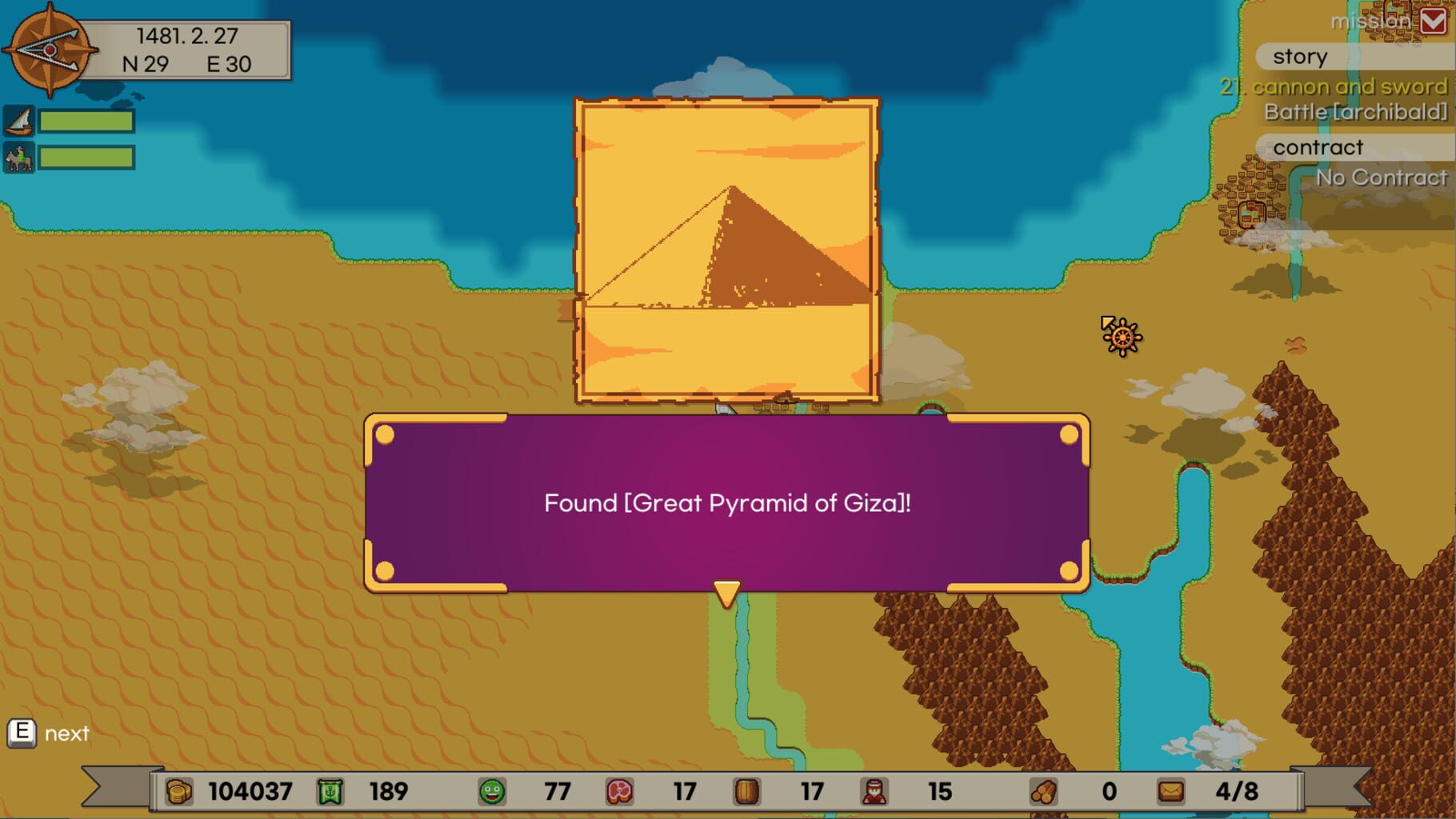Screen dimensions: 1456x819
Task: Select the banknote icon showing 189
Action: point(330,792)
